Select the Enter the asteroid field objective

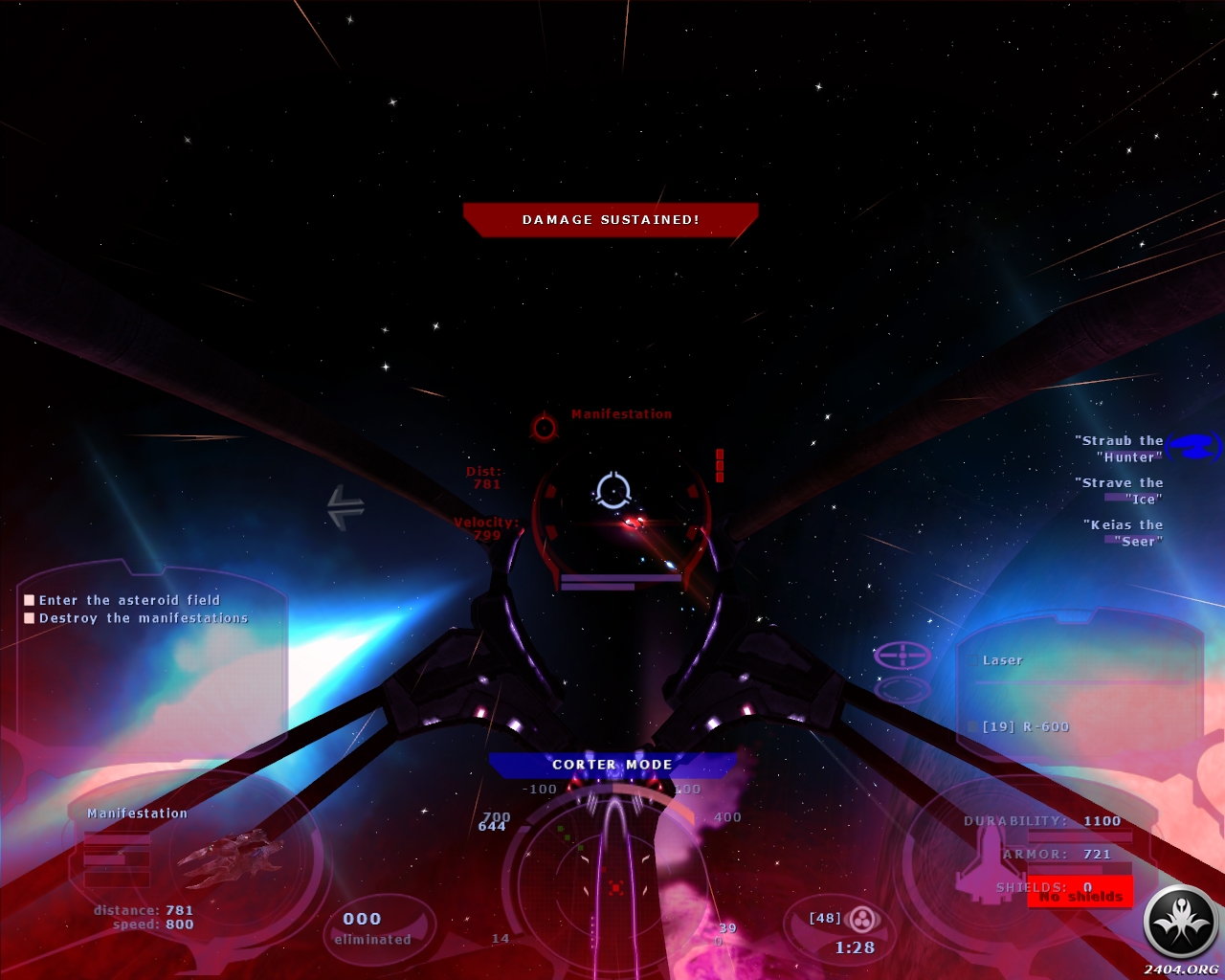(x=129, y=600)
